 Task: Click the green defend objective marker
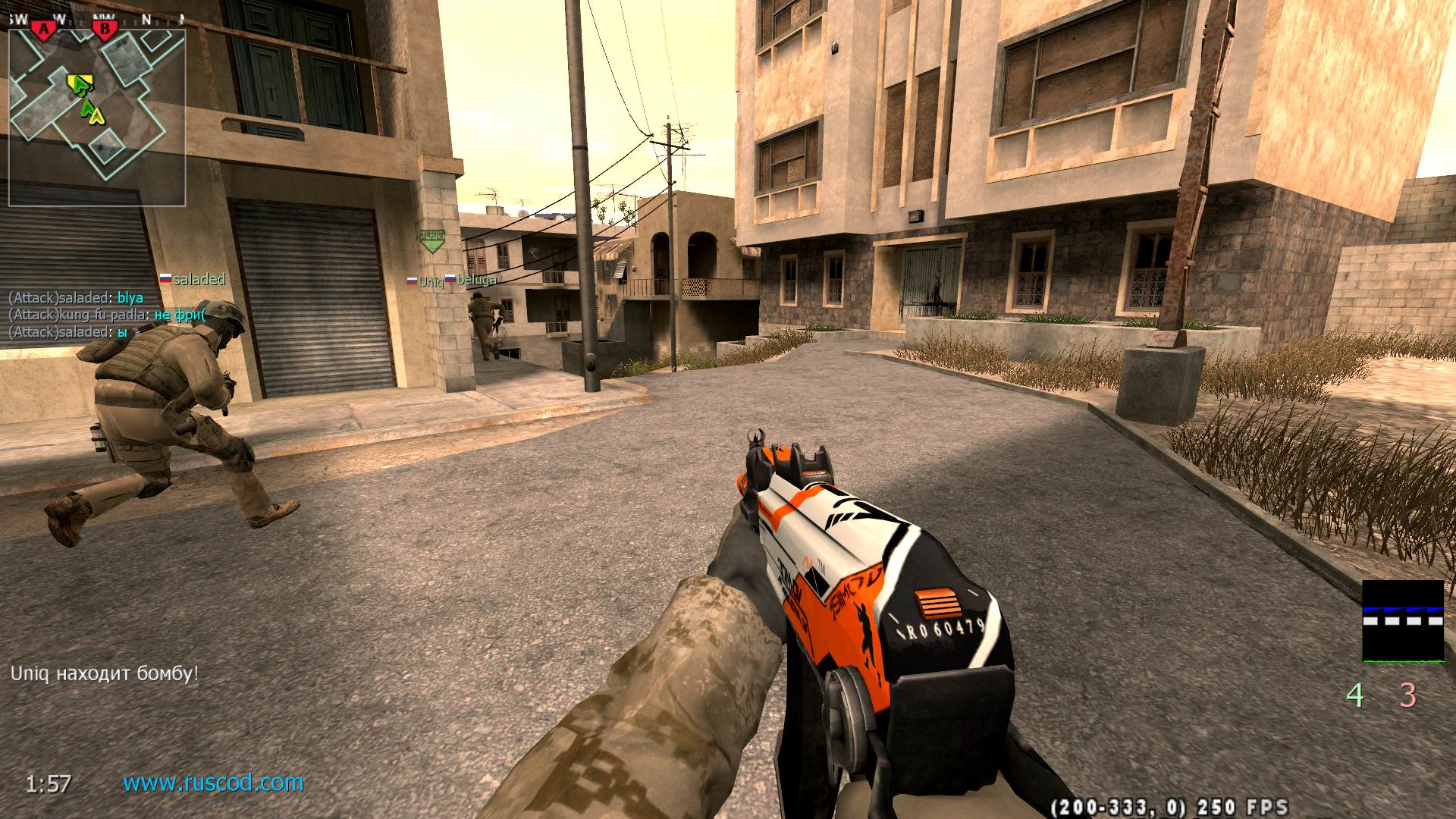click(x=431, y=240)
